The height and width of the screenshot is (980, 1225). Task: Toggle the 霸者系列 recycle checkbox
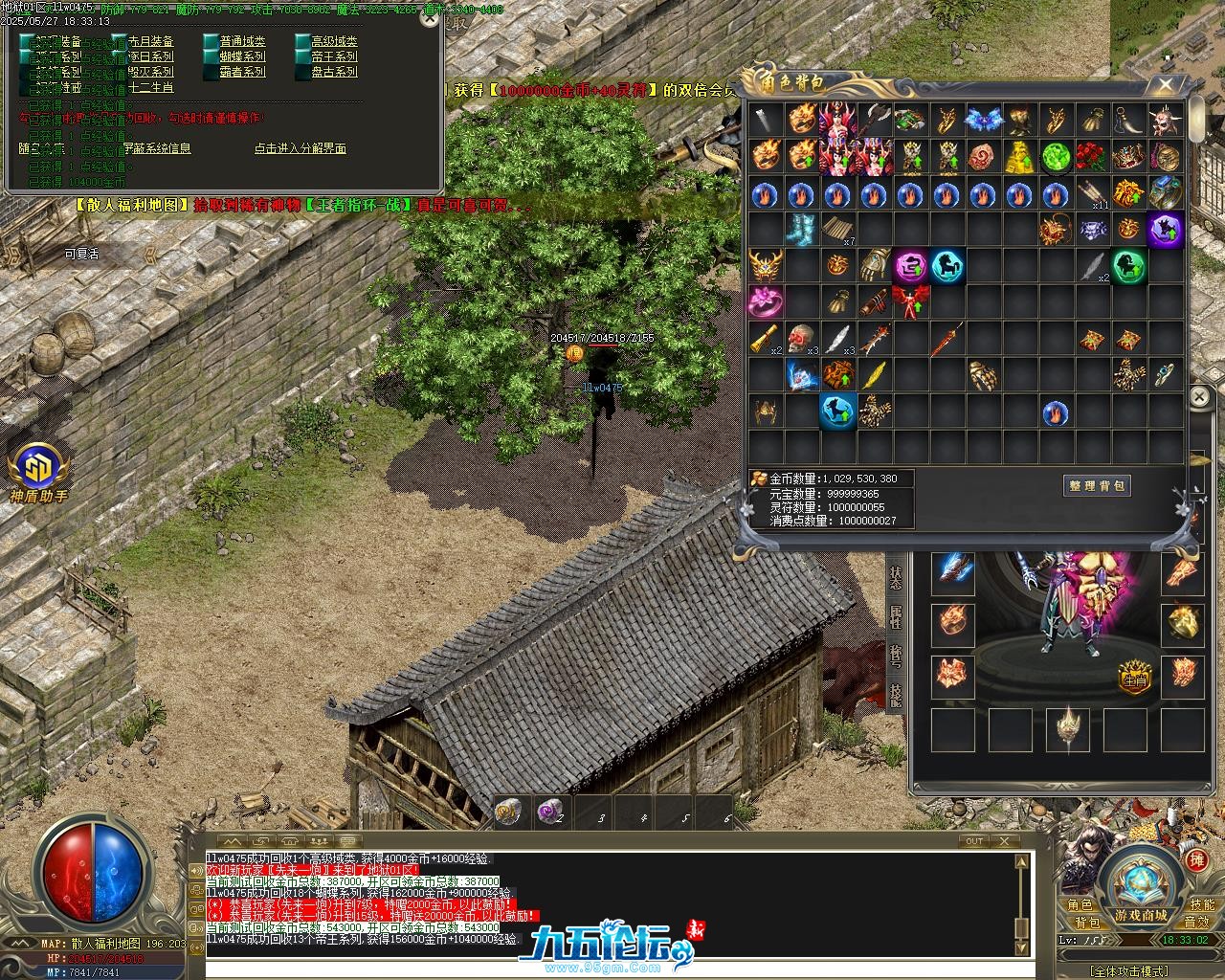(x=211, y=72)
